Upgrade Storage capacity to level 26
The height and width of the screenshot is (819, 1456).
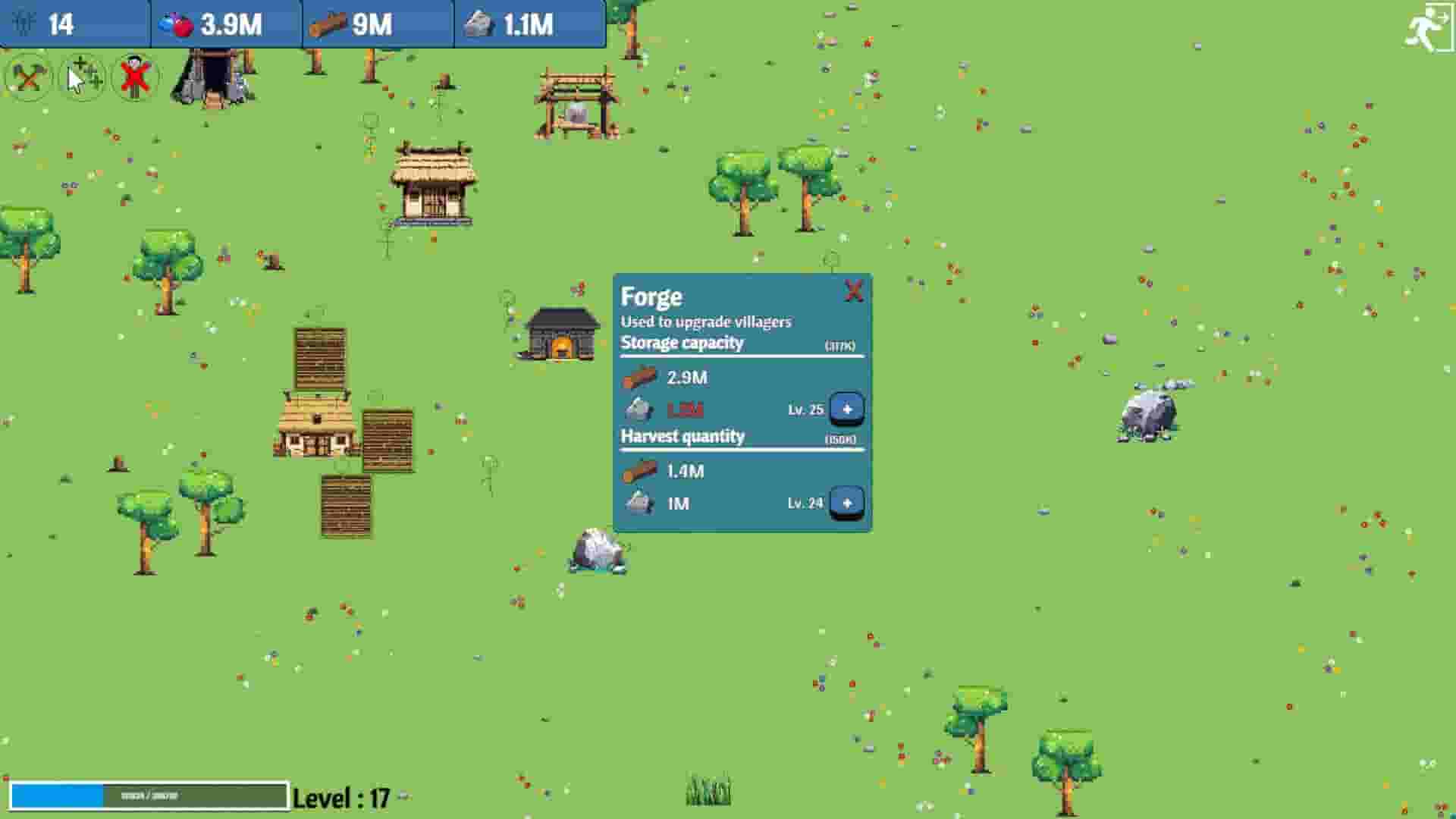point(847,408)
